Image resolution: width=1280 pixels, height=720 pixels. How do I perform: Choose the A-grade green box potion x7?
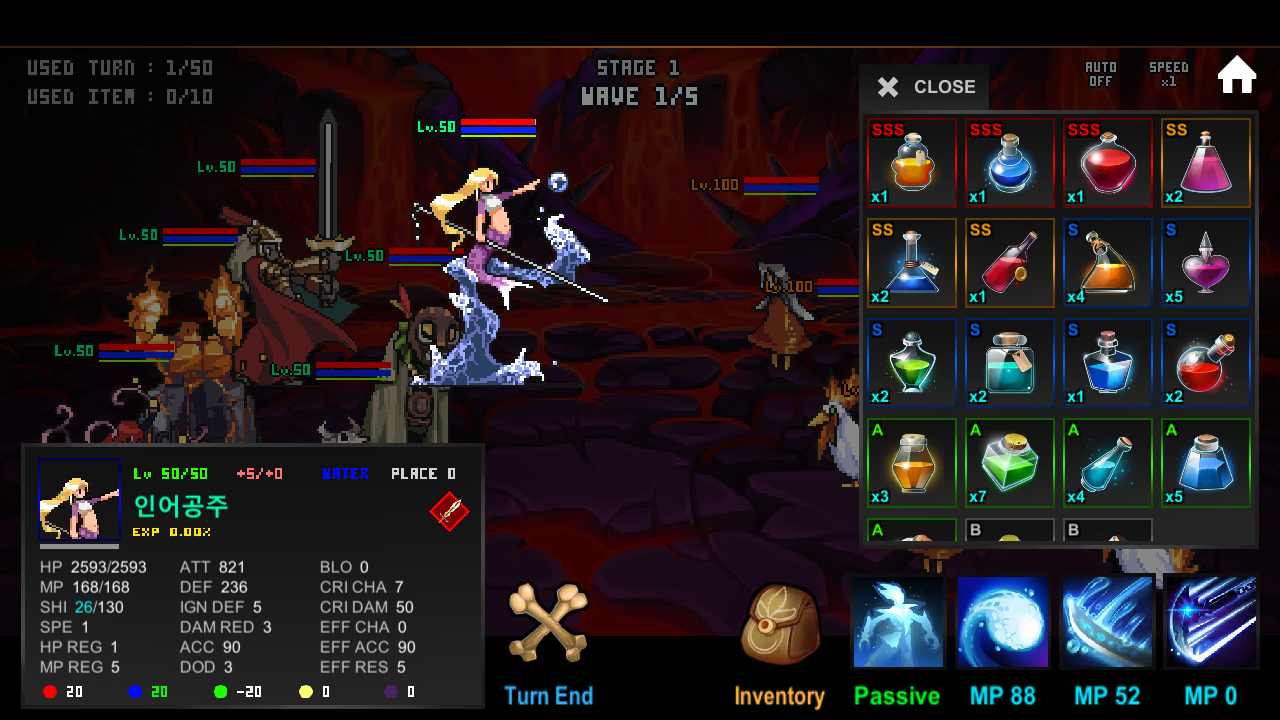[1009, 462]
